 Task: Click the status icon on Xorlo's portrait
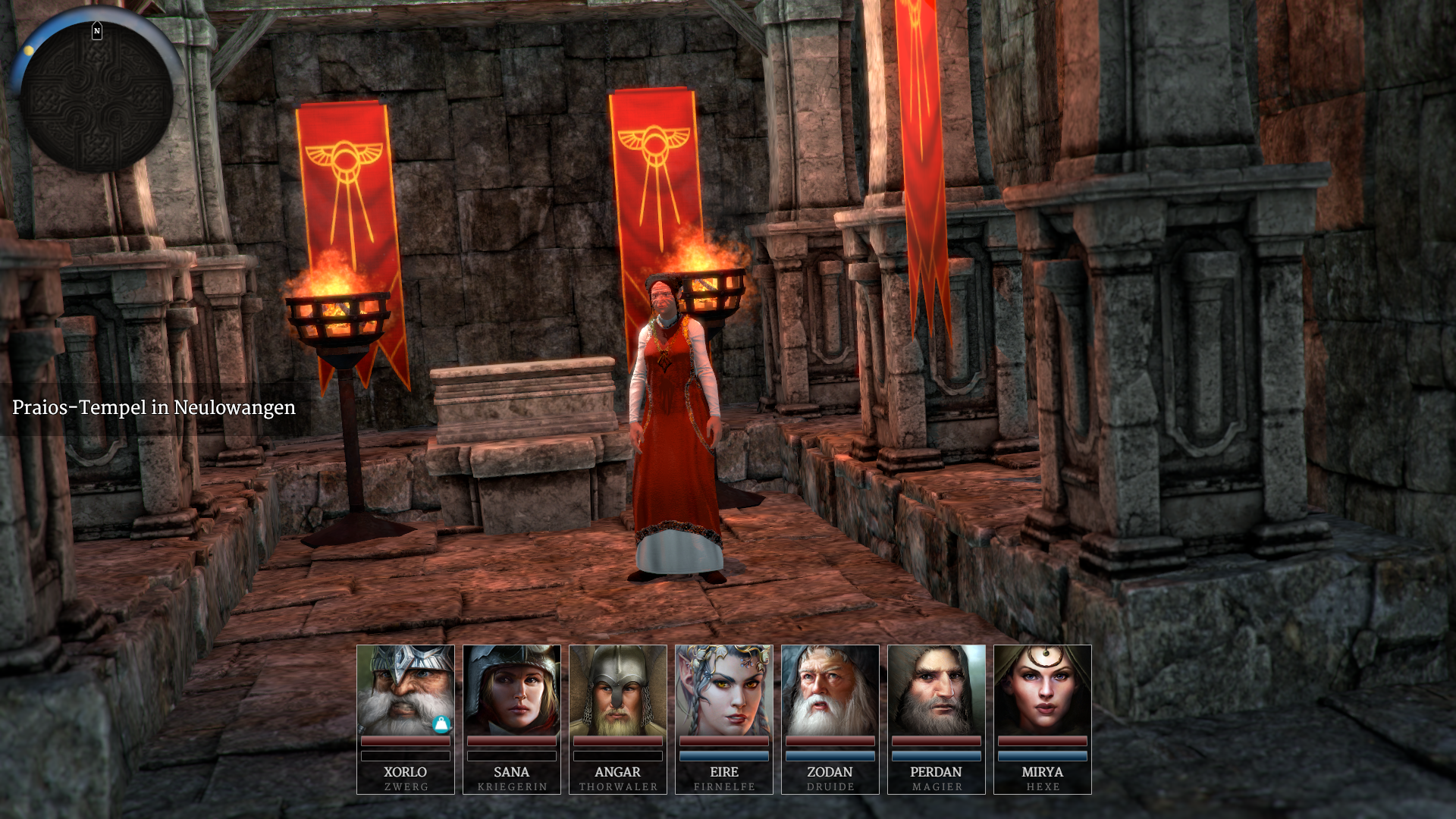tap(441, 724)
